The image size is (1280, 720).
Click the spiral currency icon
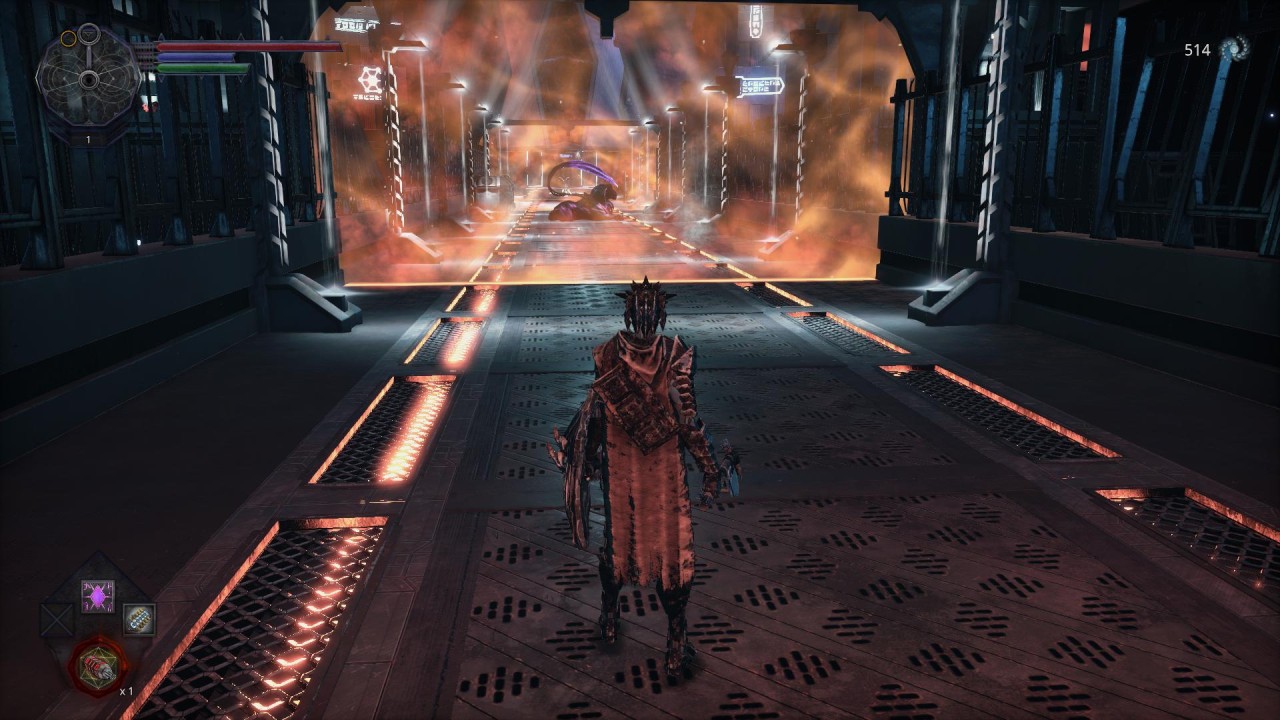pyautogui.click(x=1235, y=49)
